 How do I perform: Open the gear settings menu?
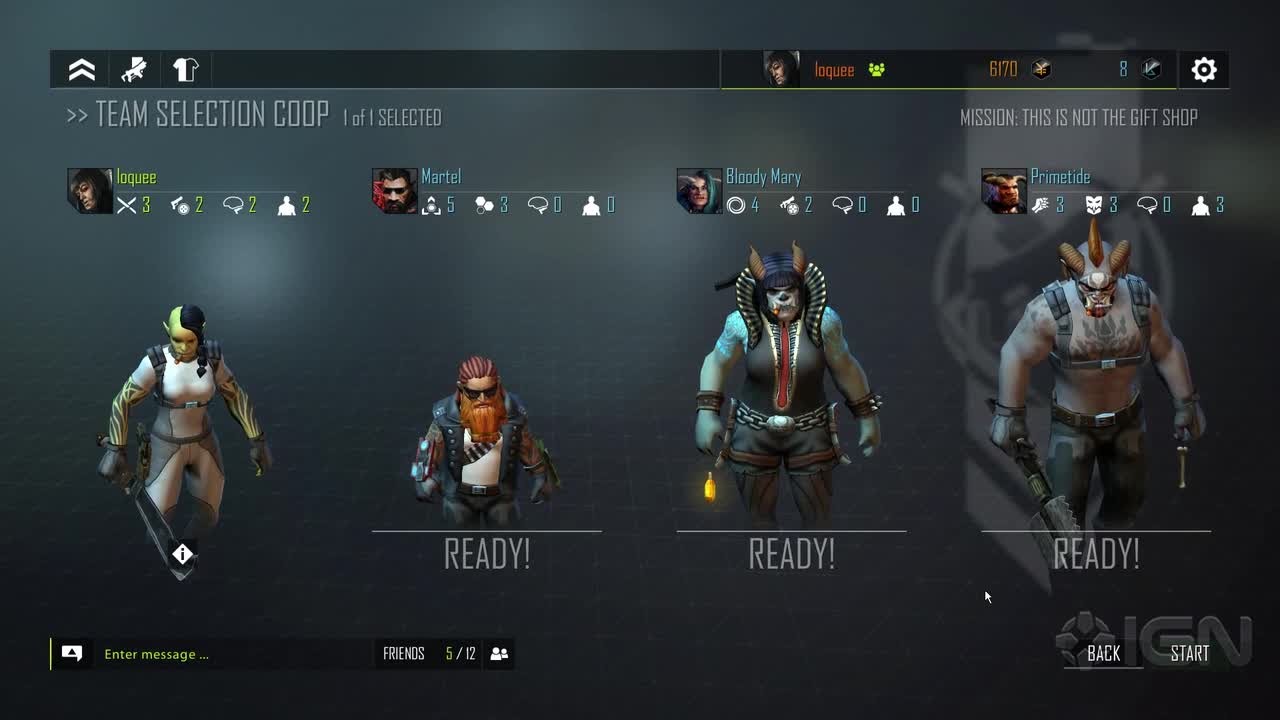pos(1204,70)
